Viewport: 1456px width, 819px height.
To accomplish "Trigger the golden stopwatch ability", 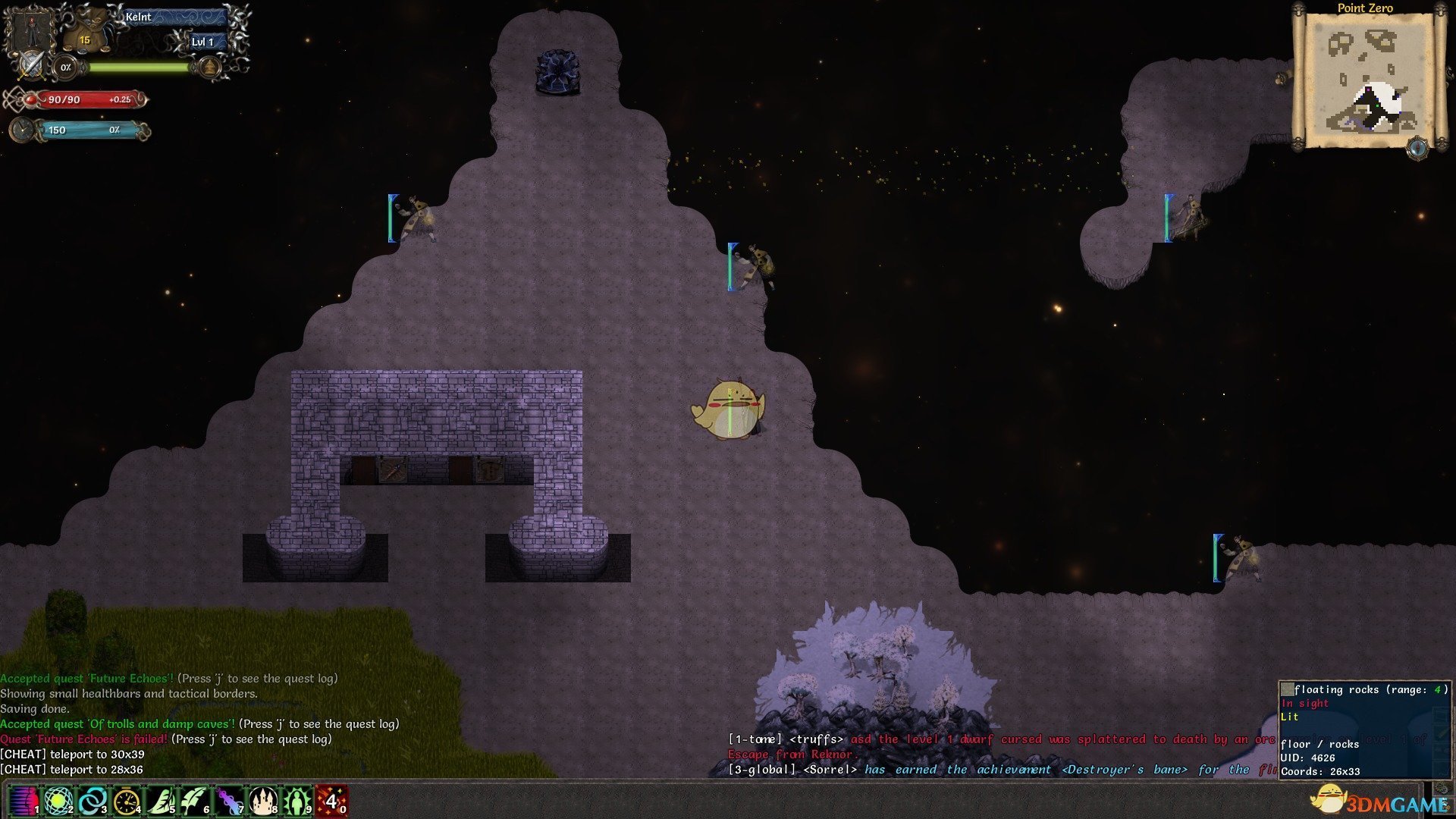I will (126, 801).
